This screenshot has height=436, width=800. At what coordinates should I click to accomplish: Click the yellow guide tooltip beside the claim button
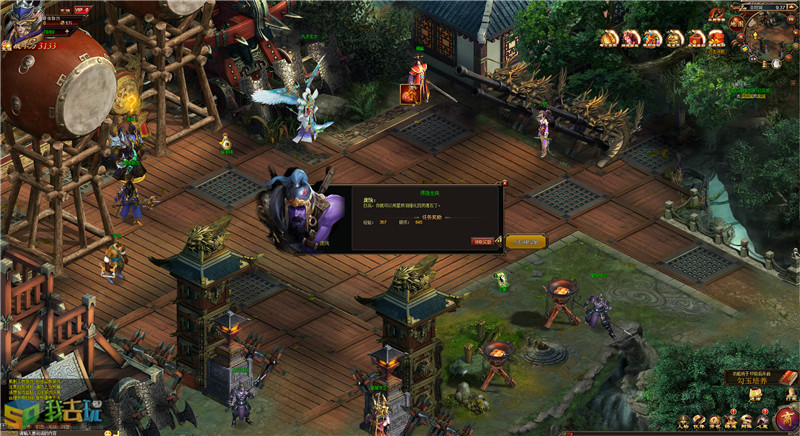tap(526, 241)
